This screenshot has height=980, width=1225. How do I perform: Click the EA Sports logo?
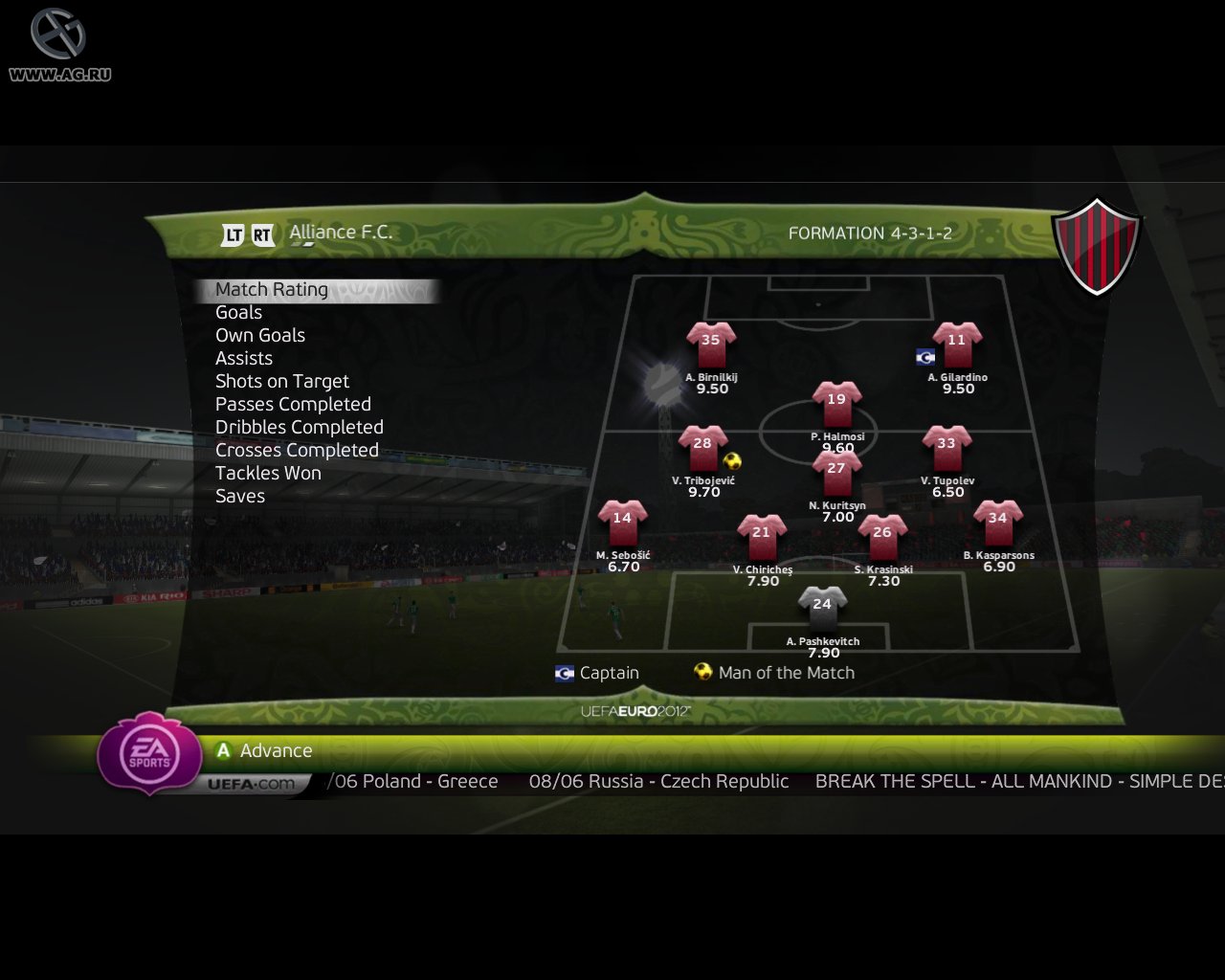pyautogui.click(x=150, y=755)
